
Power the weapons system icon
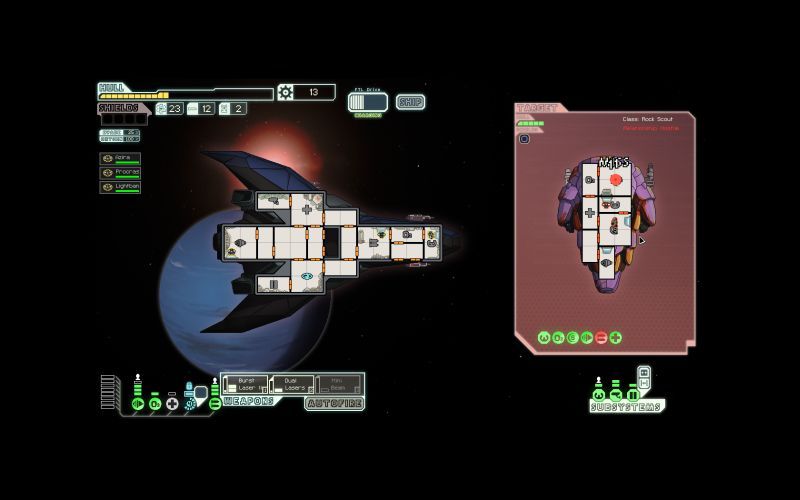(x=214, y=403)
